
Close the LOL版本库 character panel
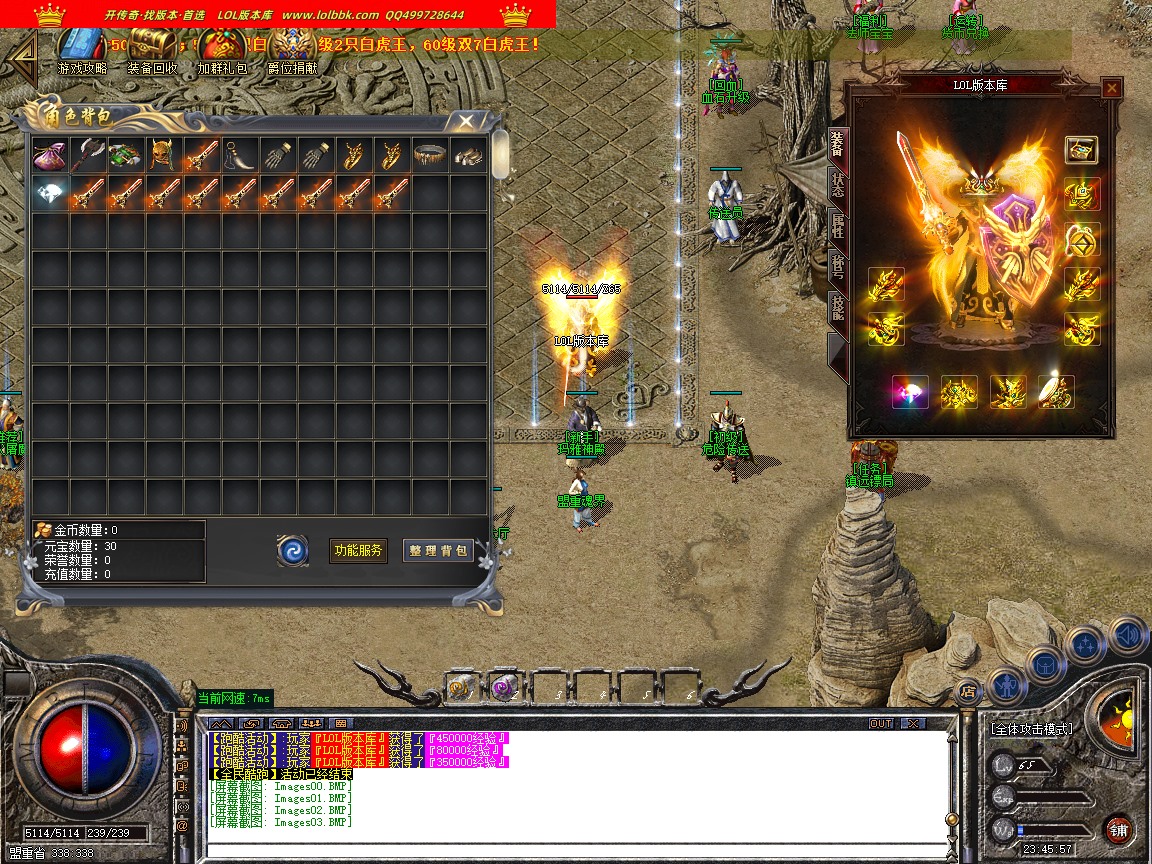coord(1111,88)
